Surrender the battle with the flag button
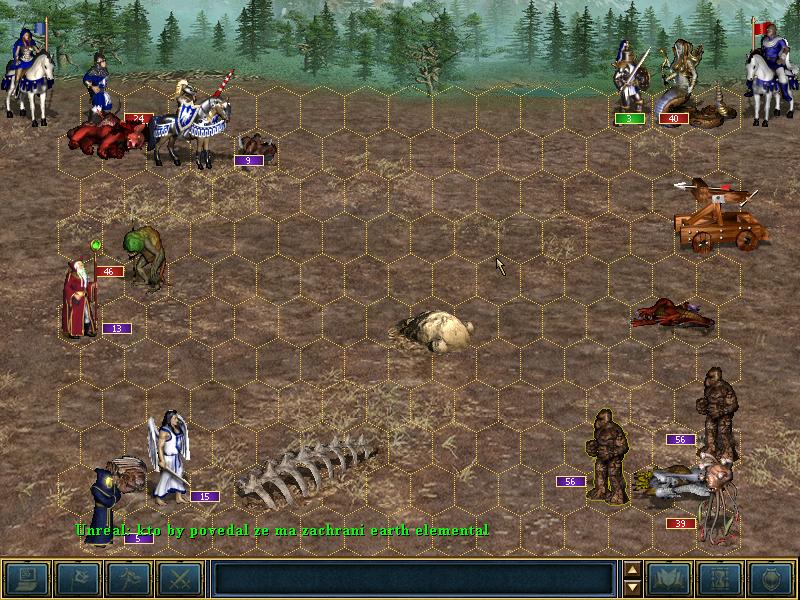The image size is (800, 600). click(77, 578)
